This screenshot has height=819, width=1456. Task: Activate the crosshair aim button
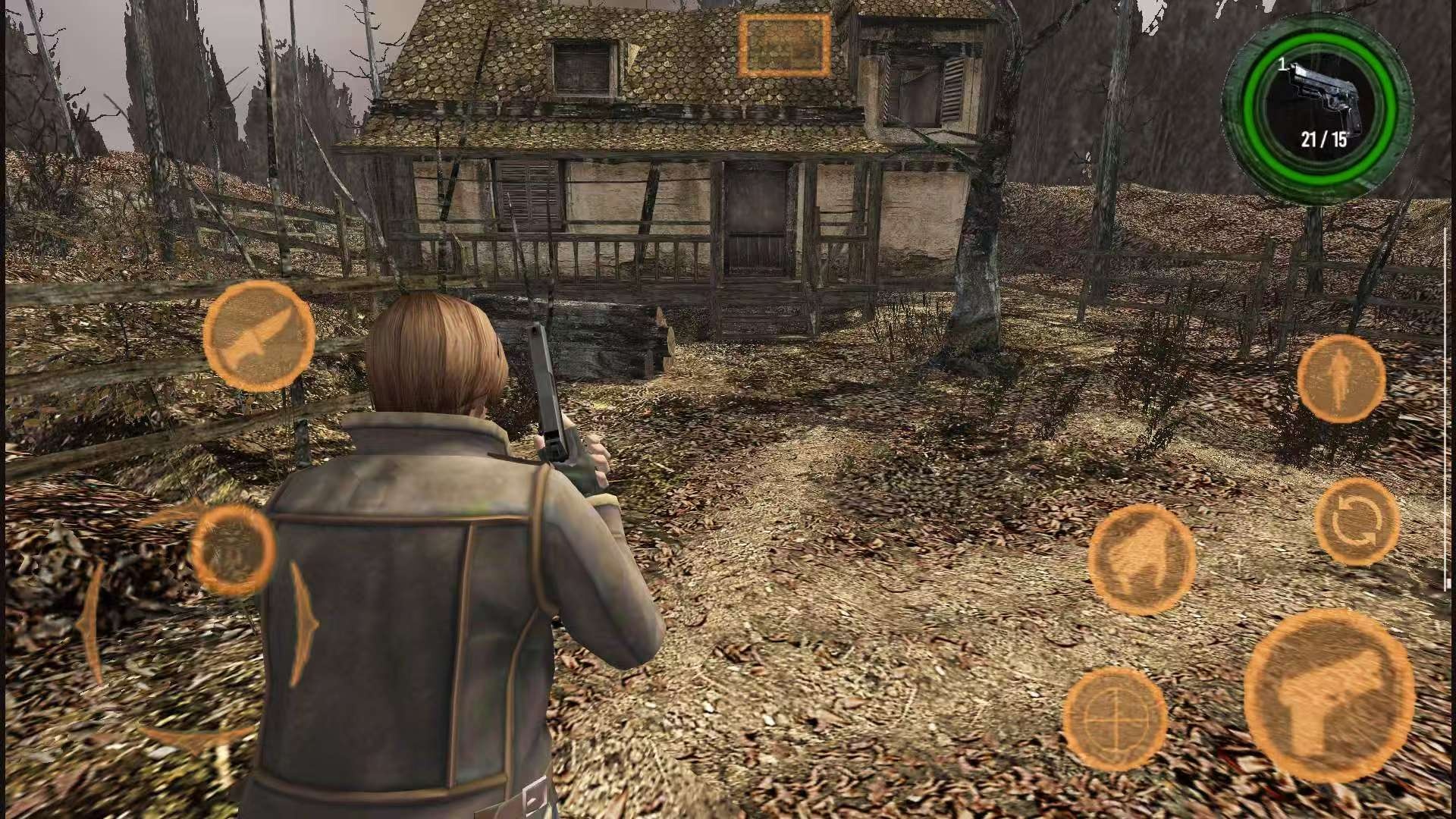1115,717
